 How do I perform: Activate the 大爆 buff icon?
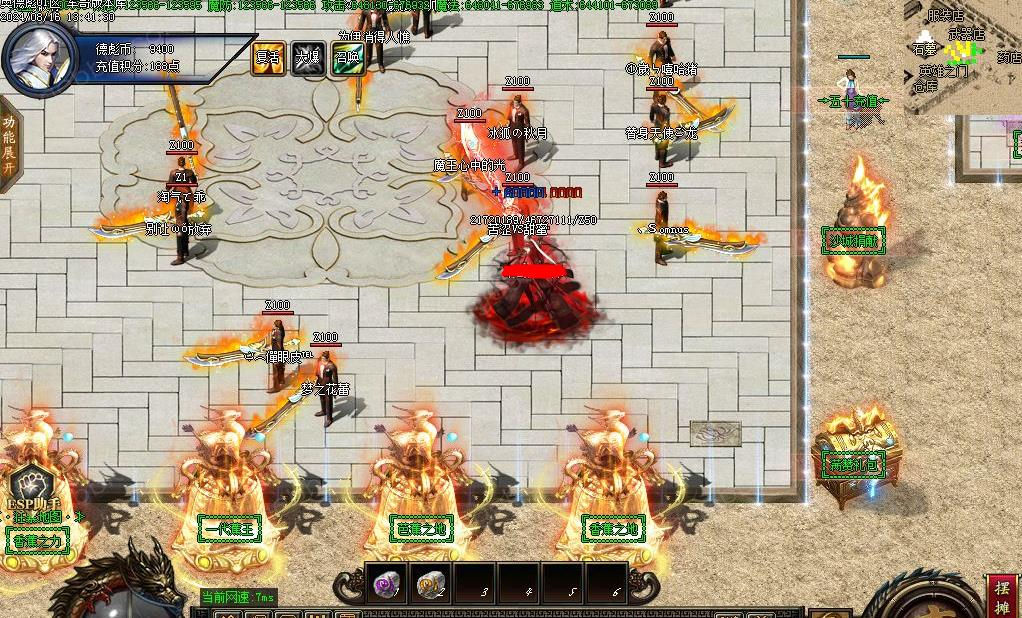pos(308,58)
